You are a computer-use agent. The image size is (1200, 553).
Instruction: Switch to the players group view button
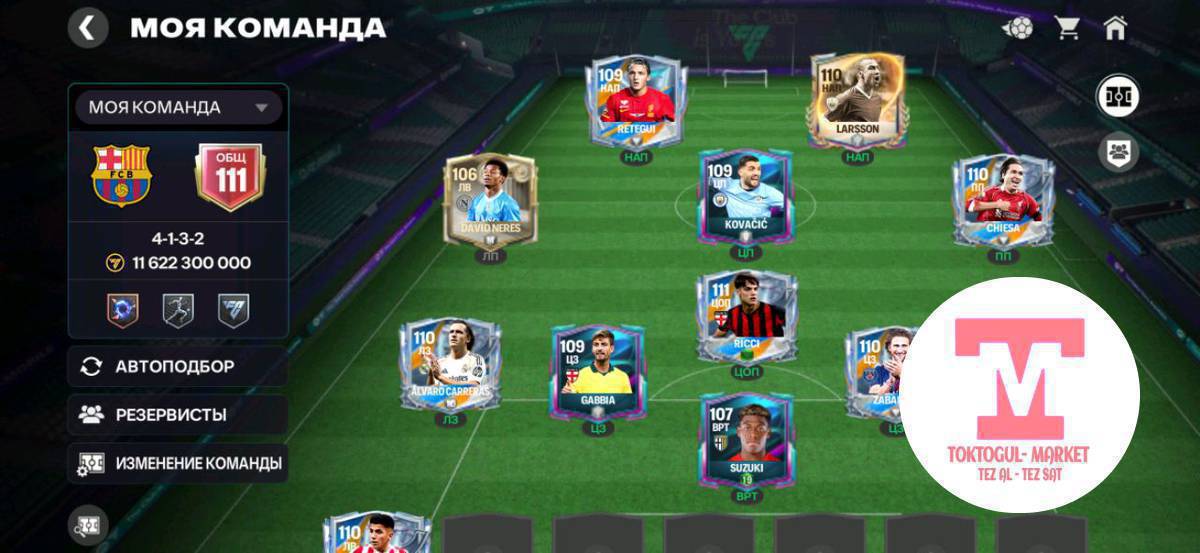[1117, 153]
